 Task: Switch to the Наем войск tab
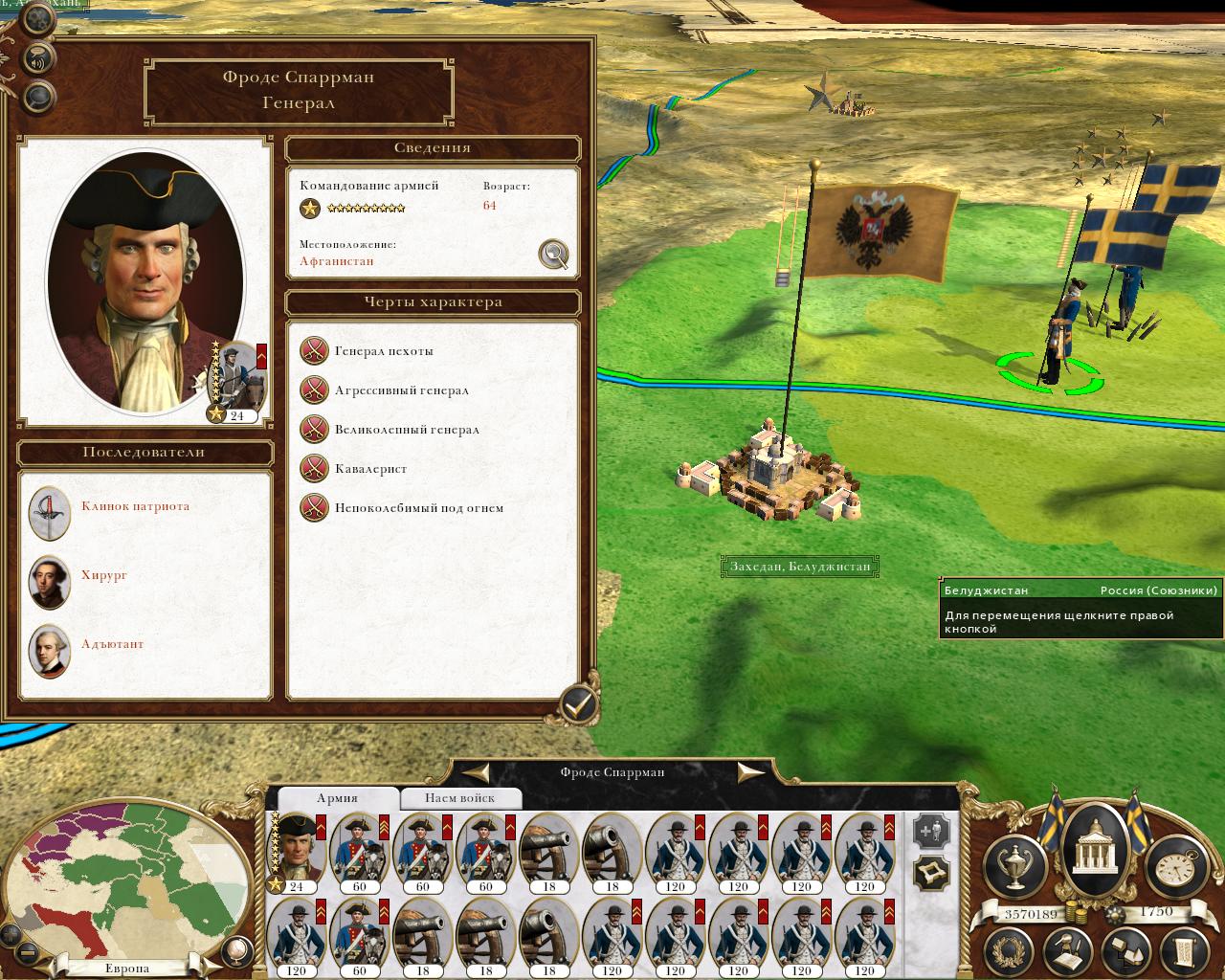(x=460, y=798)
